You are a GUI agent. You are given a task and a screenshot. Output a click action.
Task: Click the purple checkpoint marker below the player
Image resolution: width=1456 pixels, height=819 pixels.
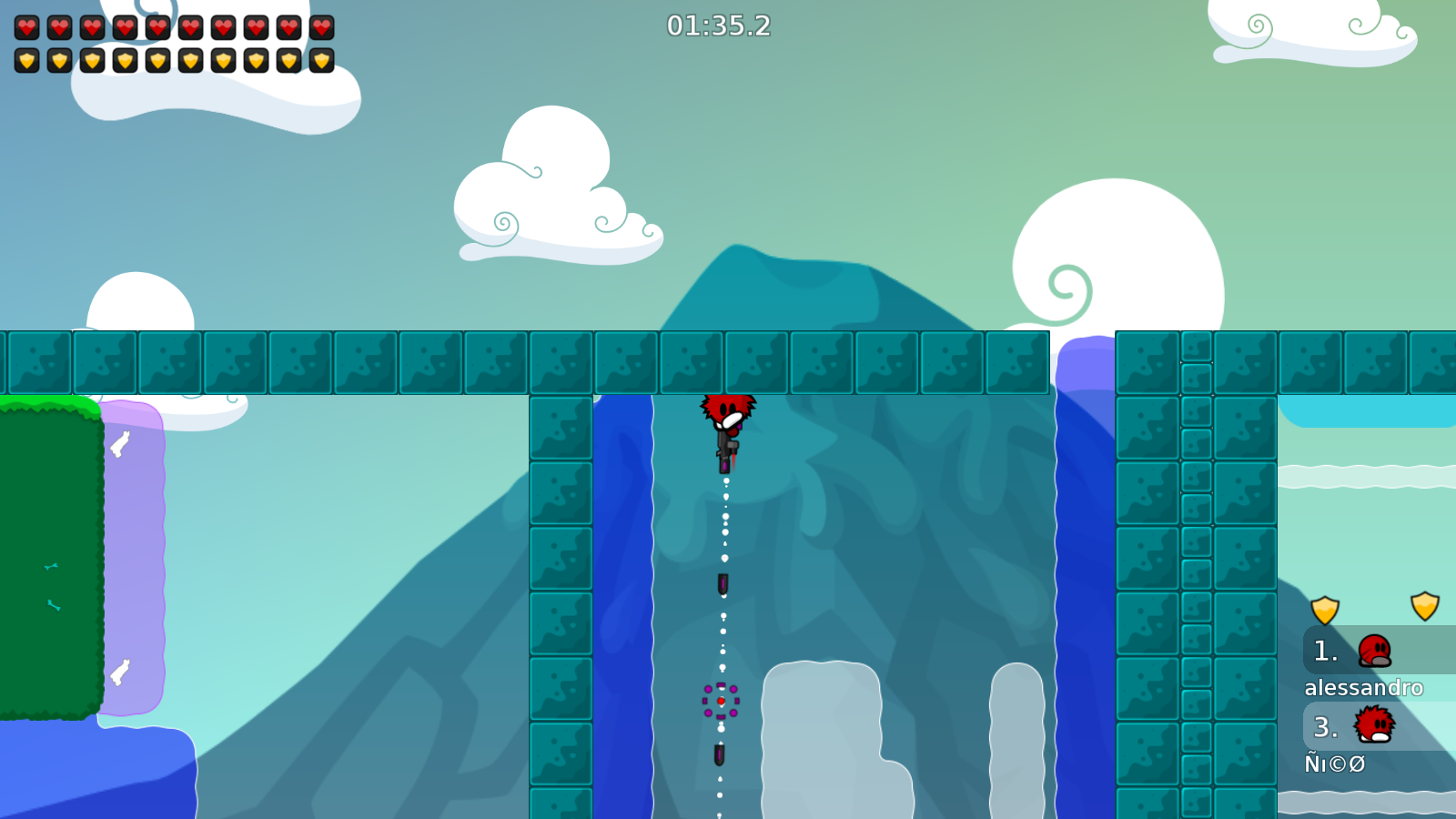[722, 702]
